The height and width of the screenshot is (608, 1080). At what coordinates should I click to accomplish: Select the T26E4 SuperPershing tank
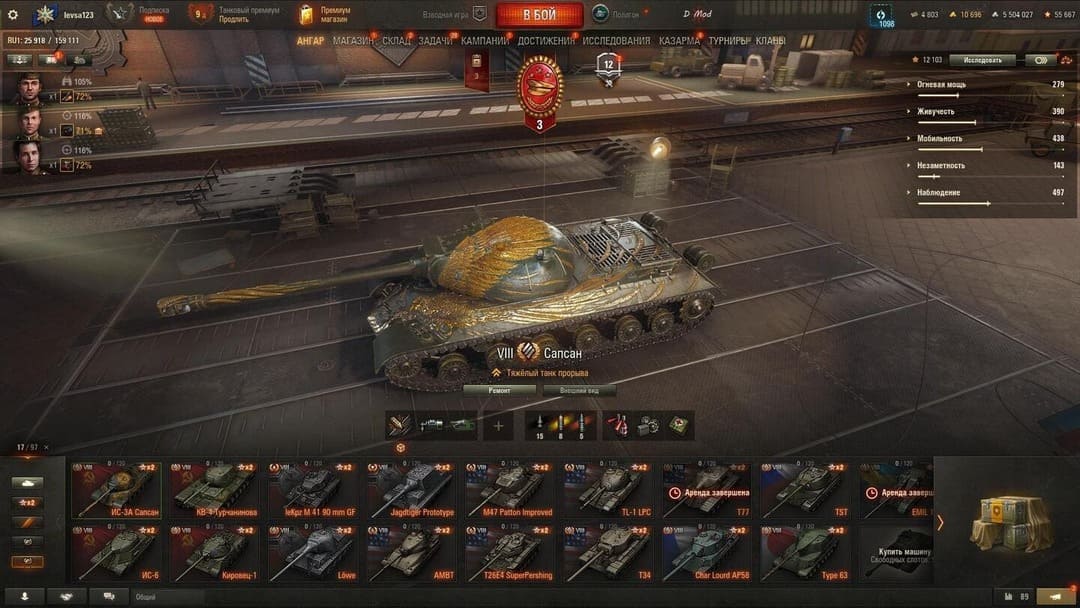(x=509, y=552)
